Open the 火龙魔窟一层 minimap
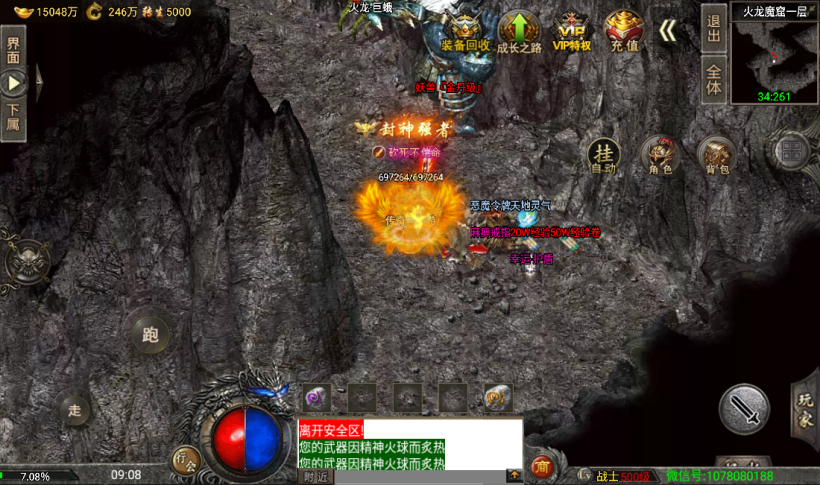 click(x=774, y=54)
